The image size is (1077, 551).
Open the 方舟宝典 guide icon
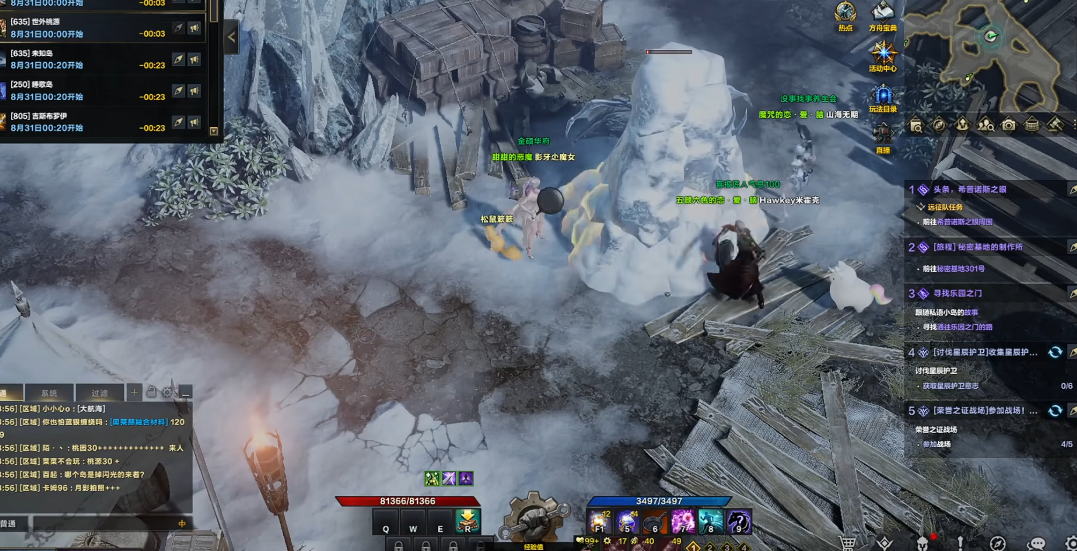coord(882,13)
